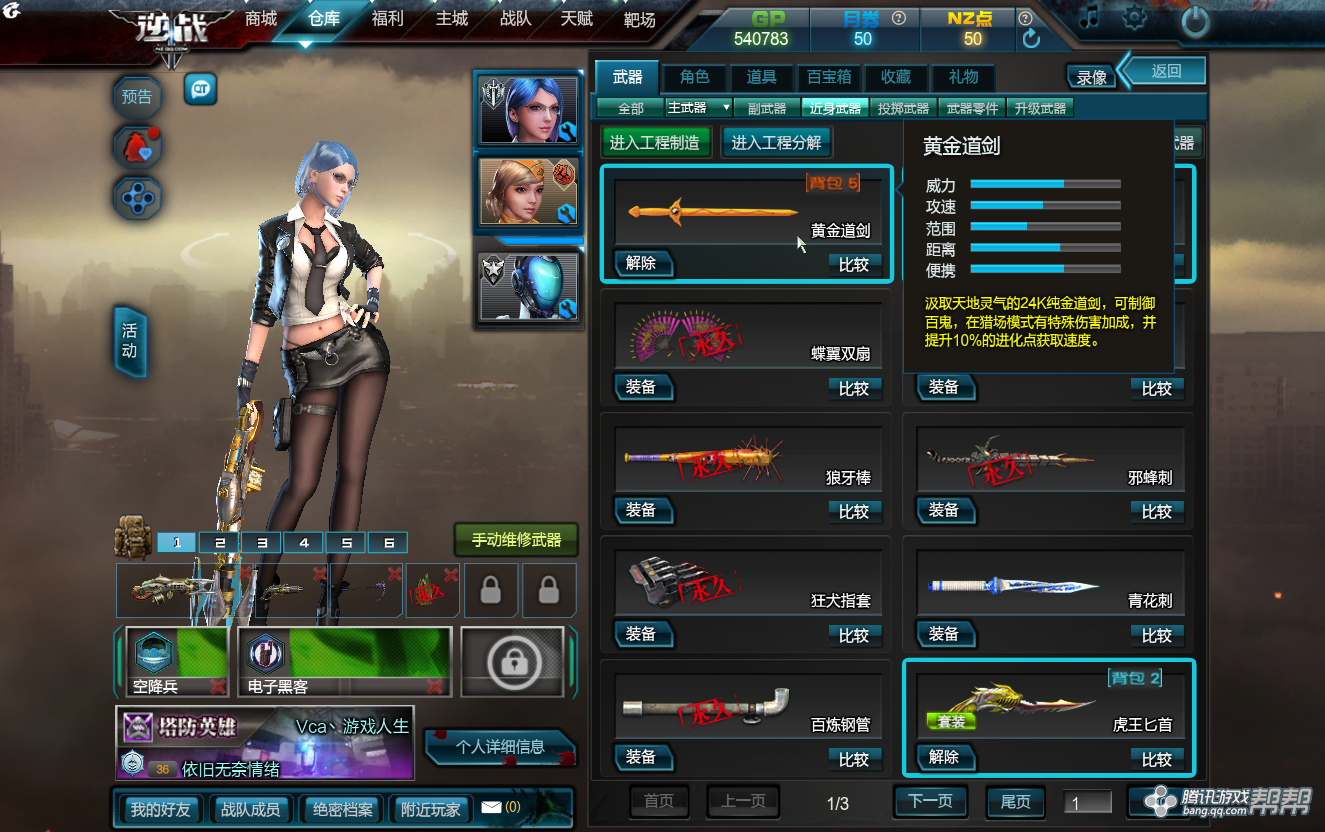Unequip the 黄金道剑 golden sword
Viewport: 1325px width, 832px height.
click(642, 263)
